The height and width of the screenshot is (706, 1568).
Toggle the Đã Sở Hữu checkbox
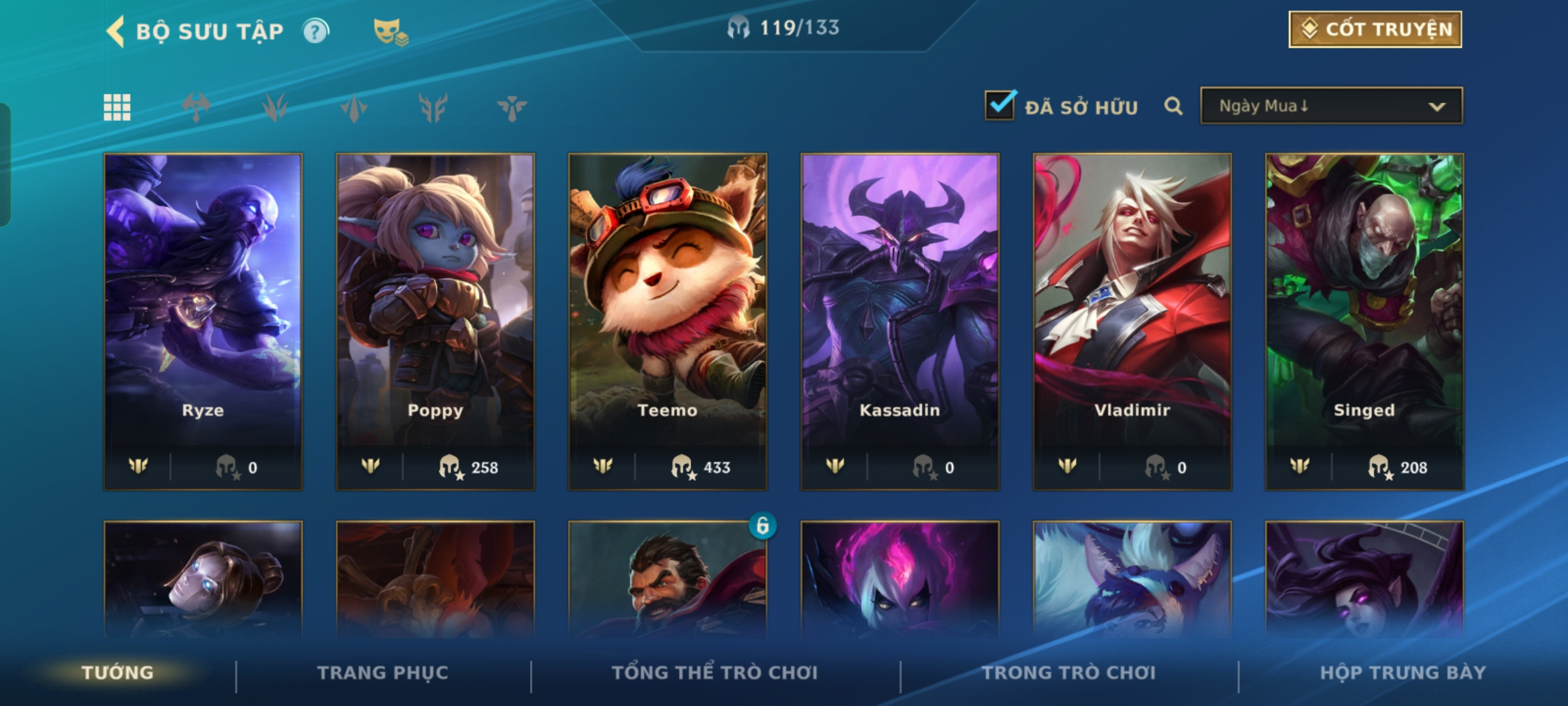coord(1000,106)
